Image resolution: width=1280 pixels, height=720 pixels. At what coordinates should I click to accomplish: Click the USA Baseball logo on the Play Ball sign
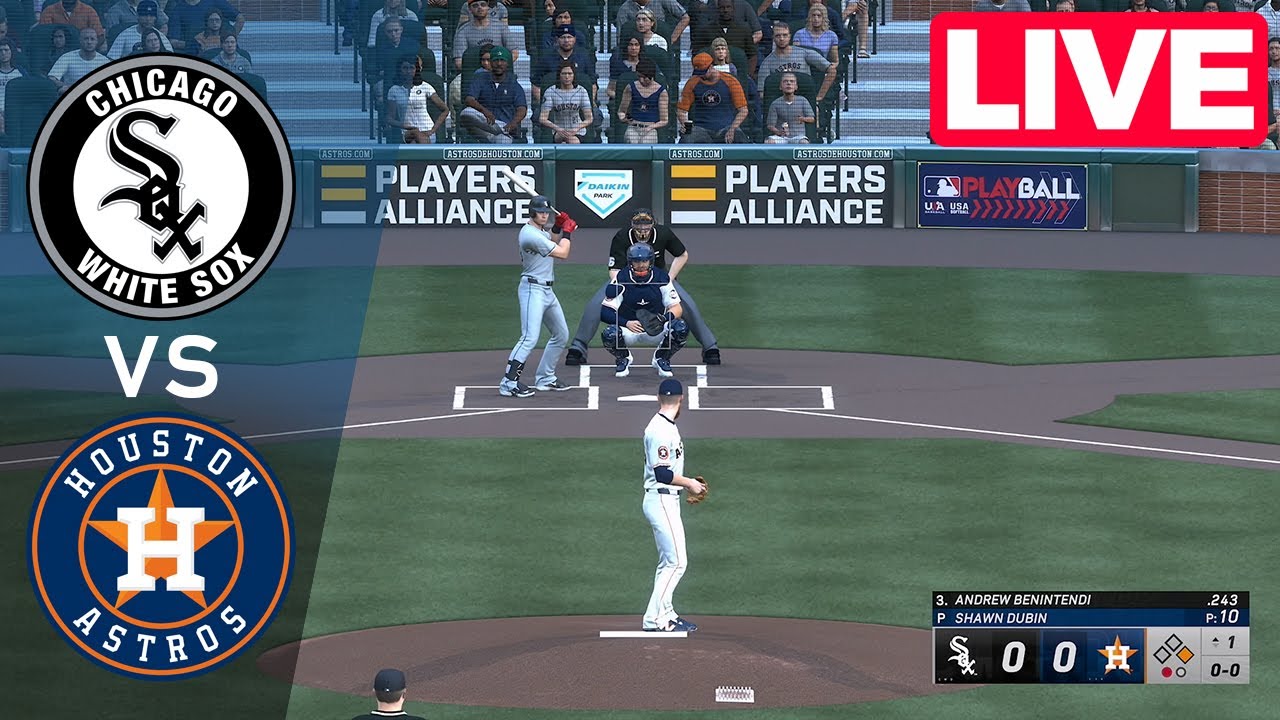tap(934, 207)
